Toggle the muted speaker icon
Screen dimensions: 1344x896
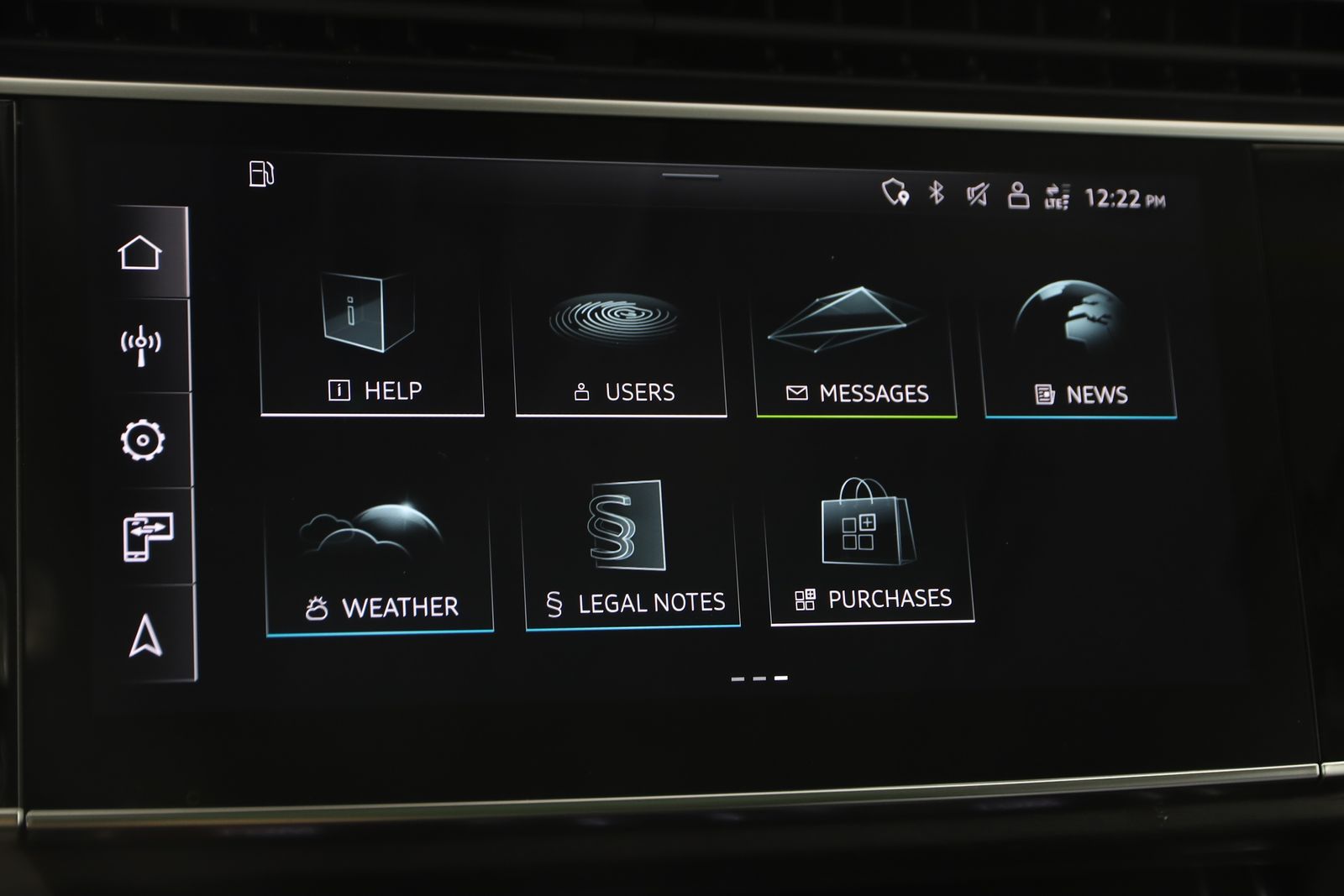pos(977,196)
